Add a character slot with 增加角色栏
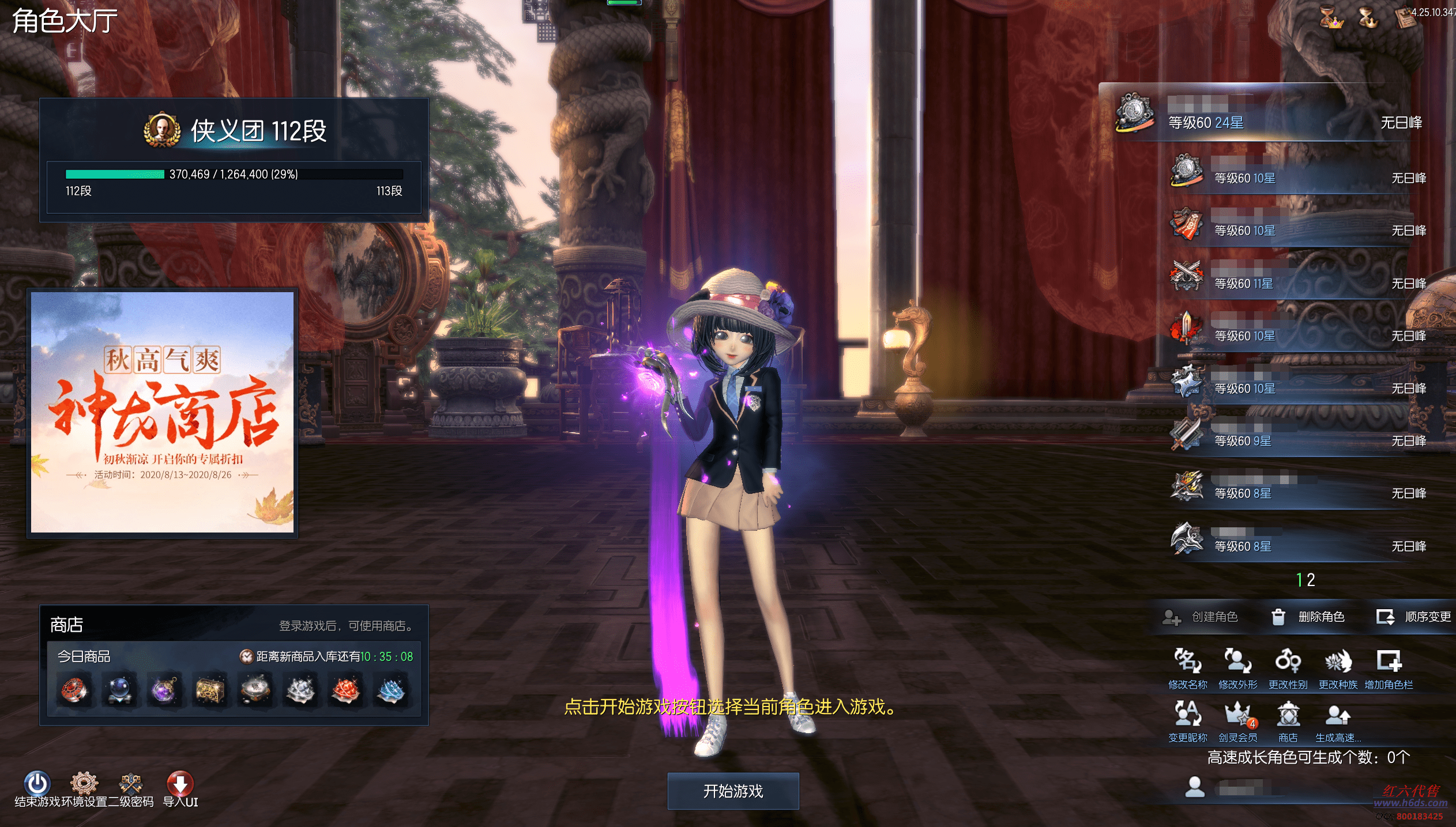Image resolution: width=1456 pixels, height=827 pixels. pyautogui.click(x=1389, y=669)
